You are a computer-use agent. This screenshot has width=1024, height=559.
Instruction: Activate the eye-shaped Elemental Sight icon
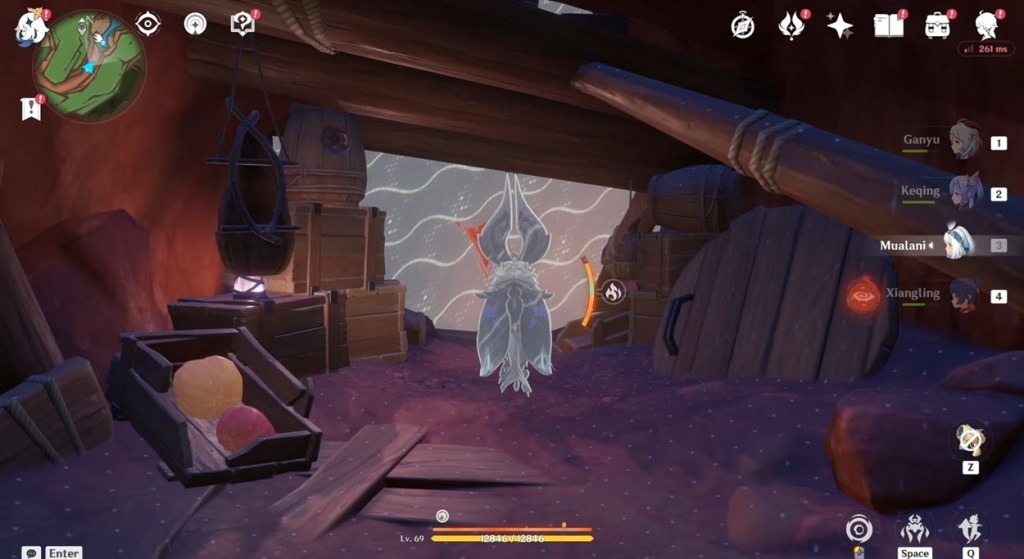(x=148, y=23)
